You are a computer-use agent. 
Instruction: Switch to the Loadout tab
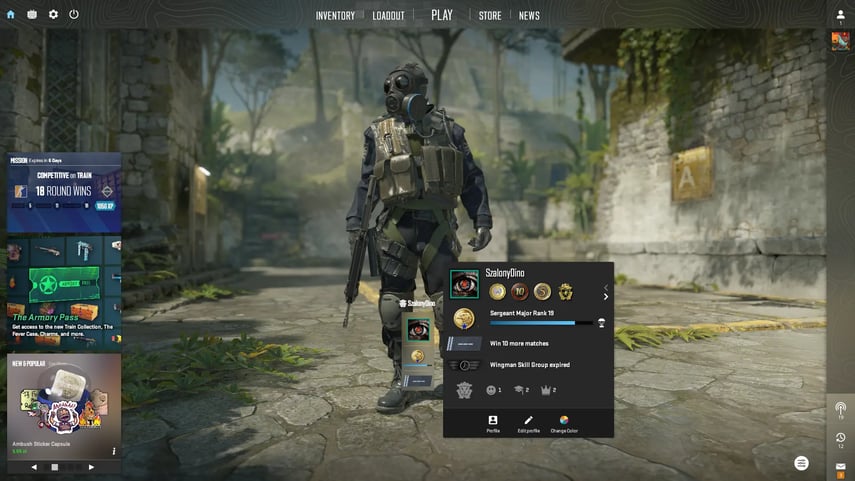(x=388, y=16)
